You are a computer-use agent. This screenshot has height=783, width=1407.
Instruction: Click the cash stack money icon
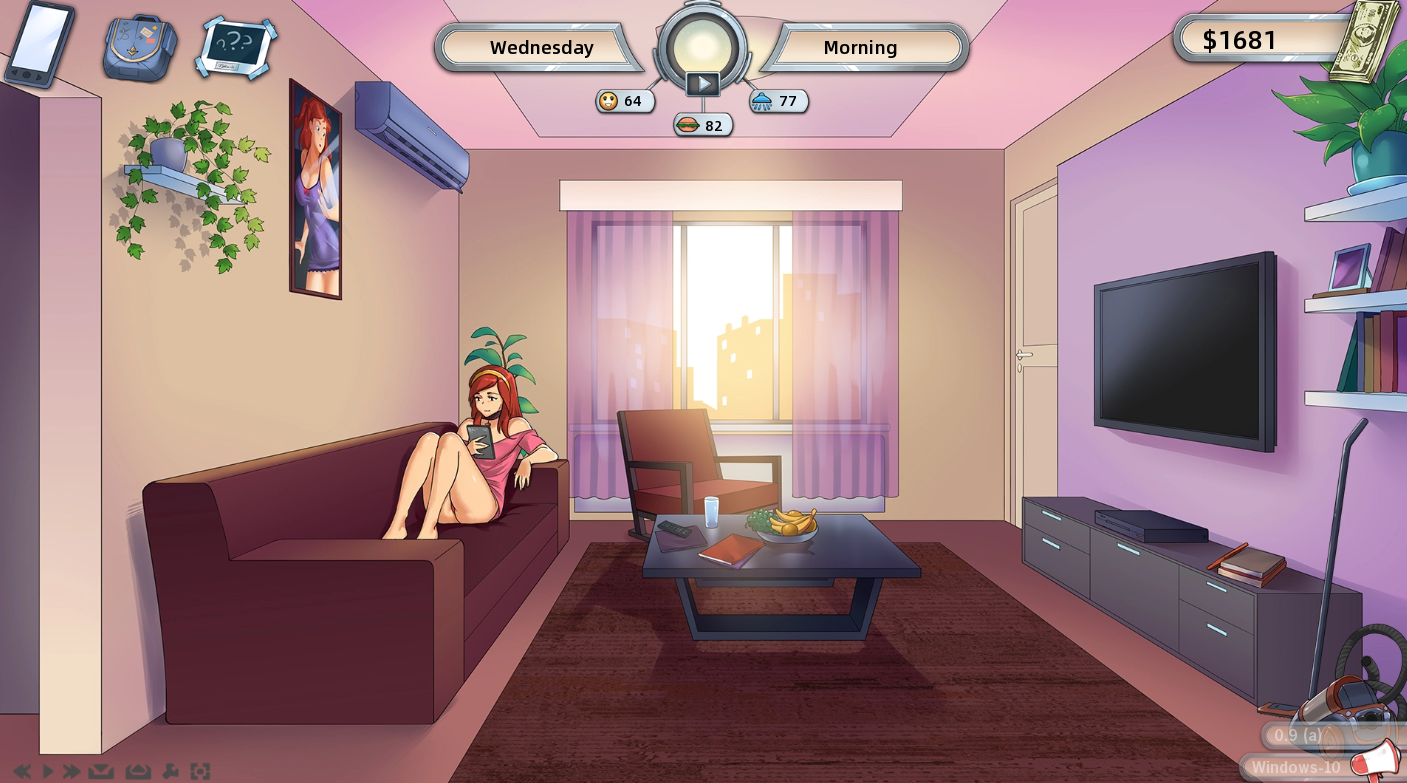point(1363,40)
